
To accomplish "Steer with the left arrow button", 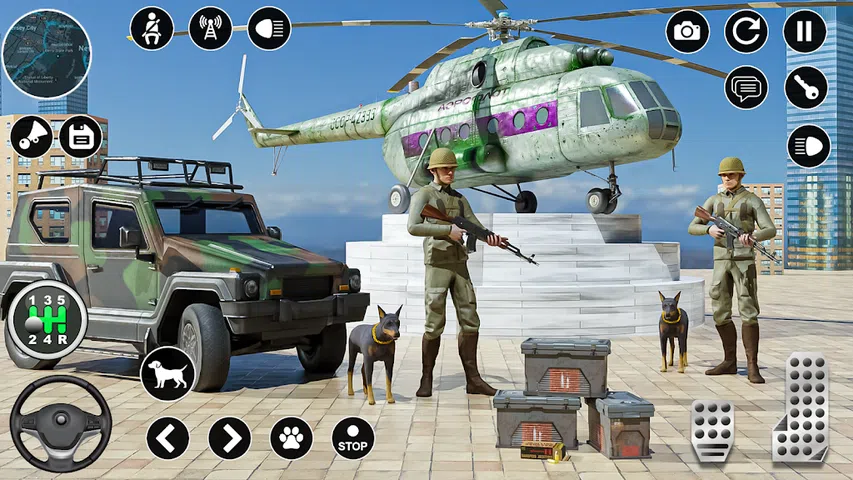I will tap(168, 437).
